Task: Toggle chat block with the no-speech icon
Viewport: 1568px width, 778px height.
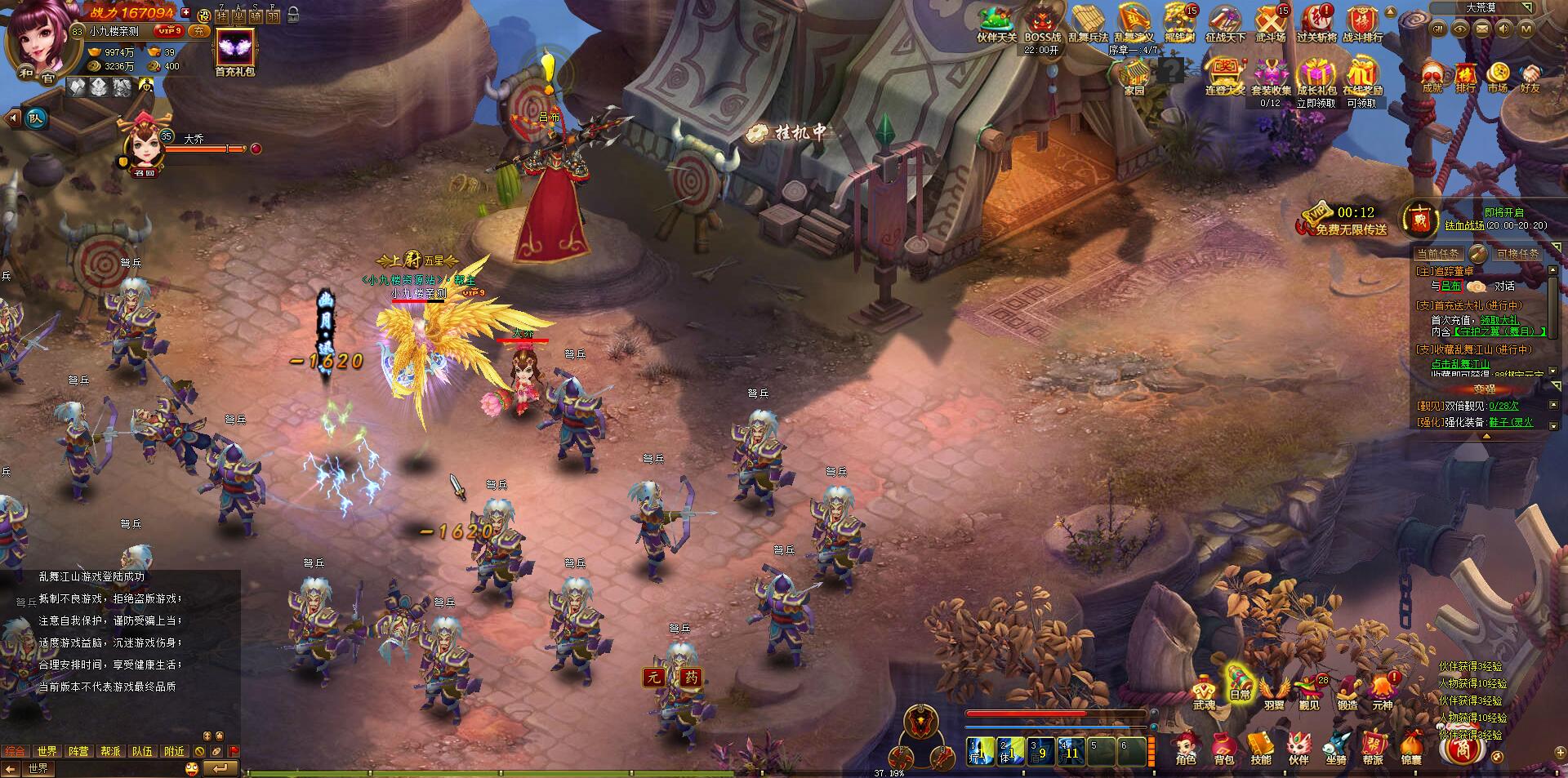Action: [x=200, y=751]
